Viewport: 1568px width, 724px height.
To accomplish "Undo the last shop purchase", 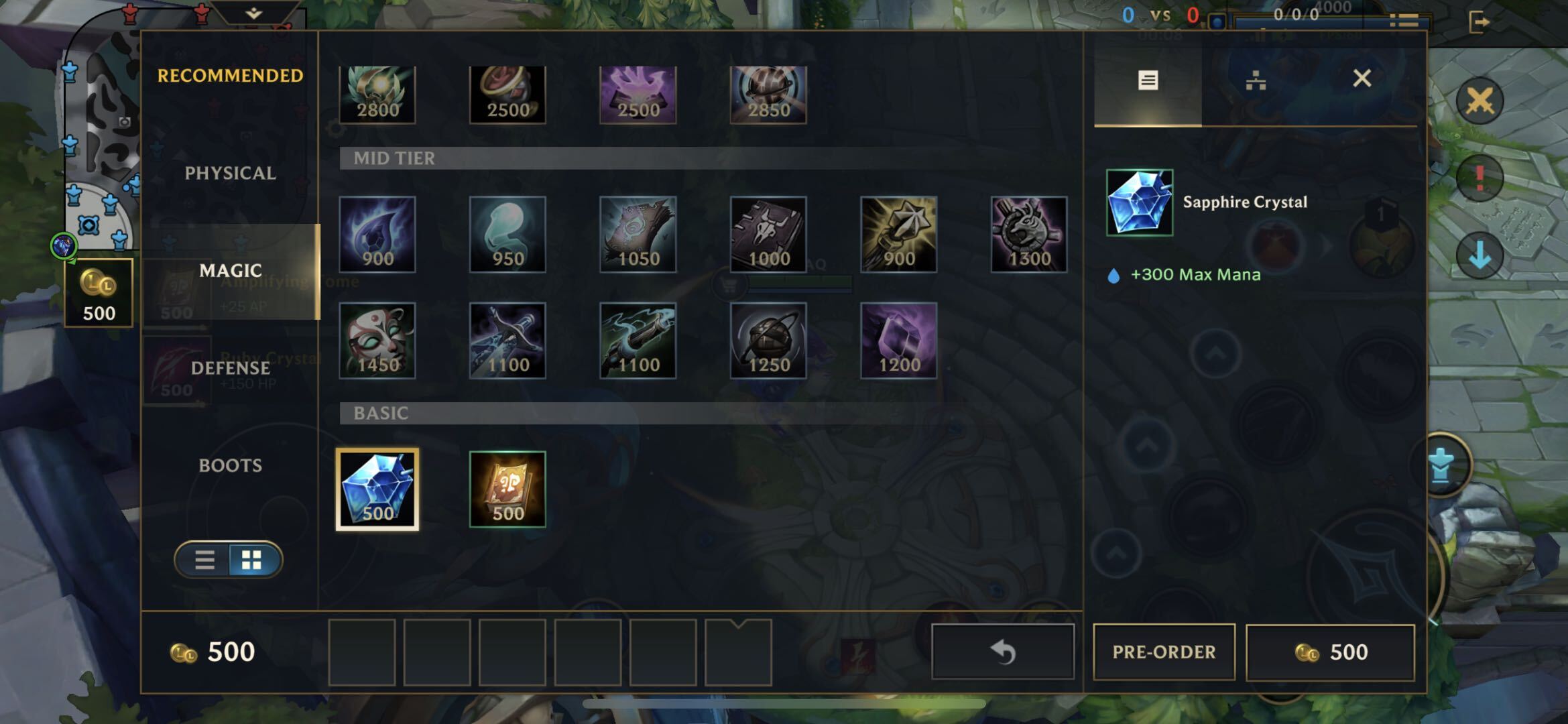I will click(1003, 652).
